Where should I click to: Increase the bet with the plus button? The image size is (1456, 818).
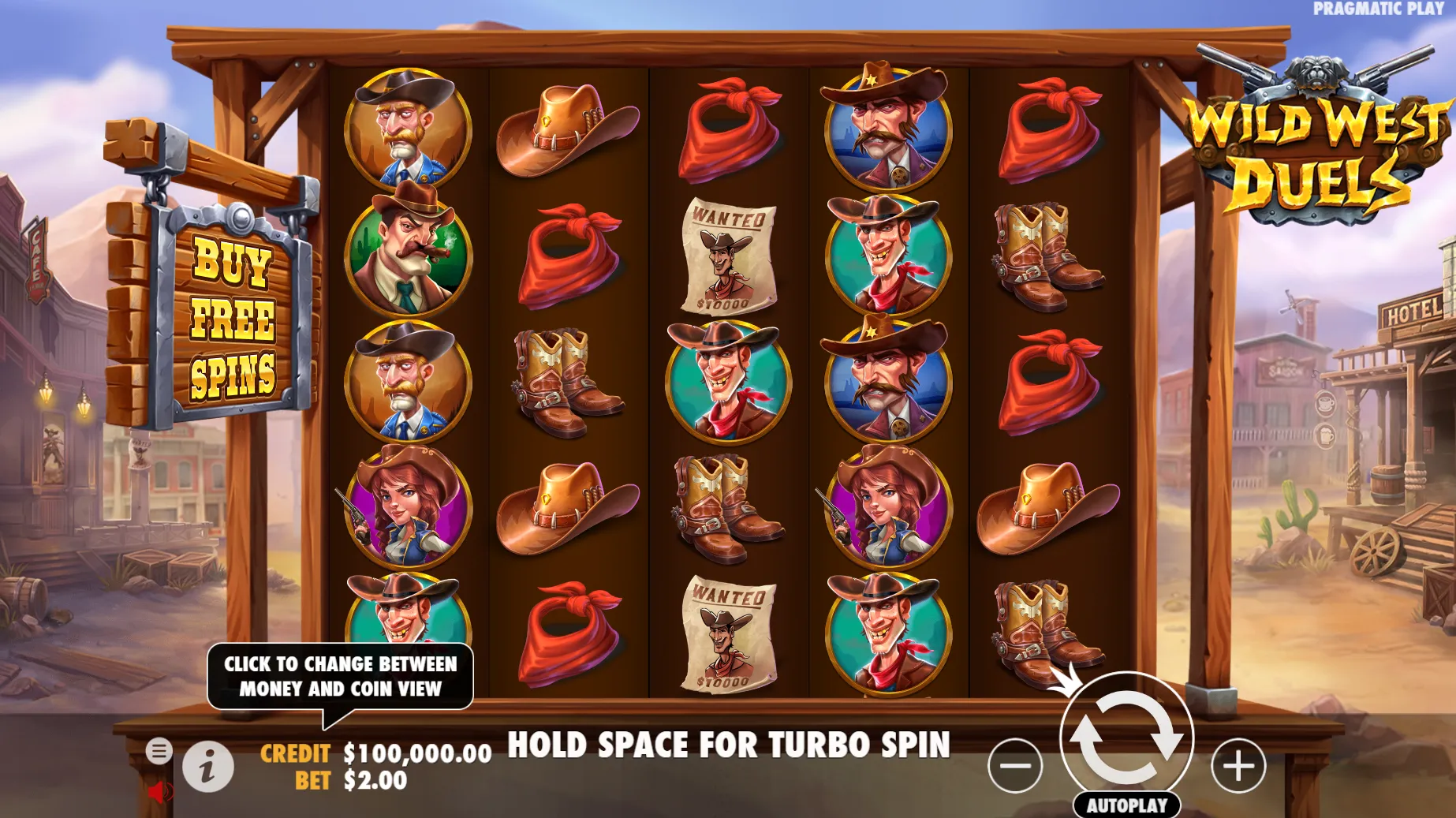[x=1238, y=765]
